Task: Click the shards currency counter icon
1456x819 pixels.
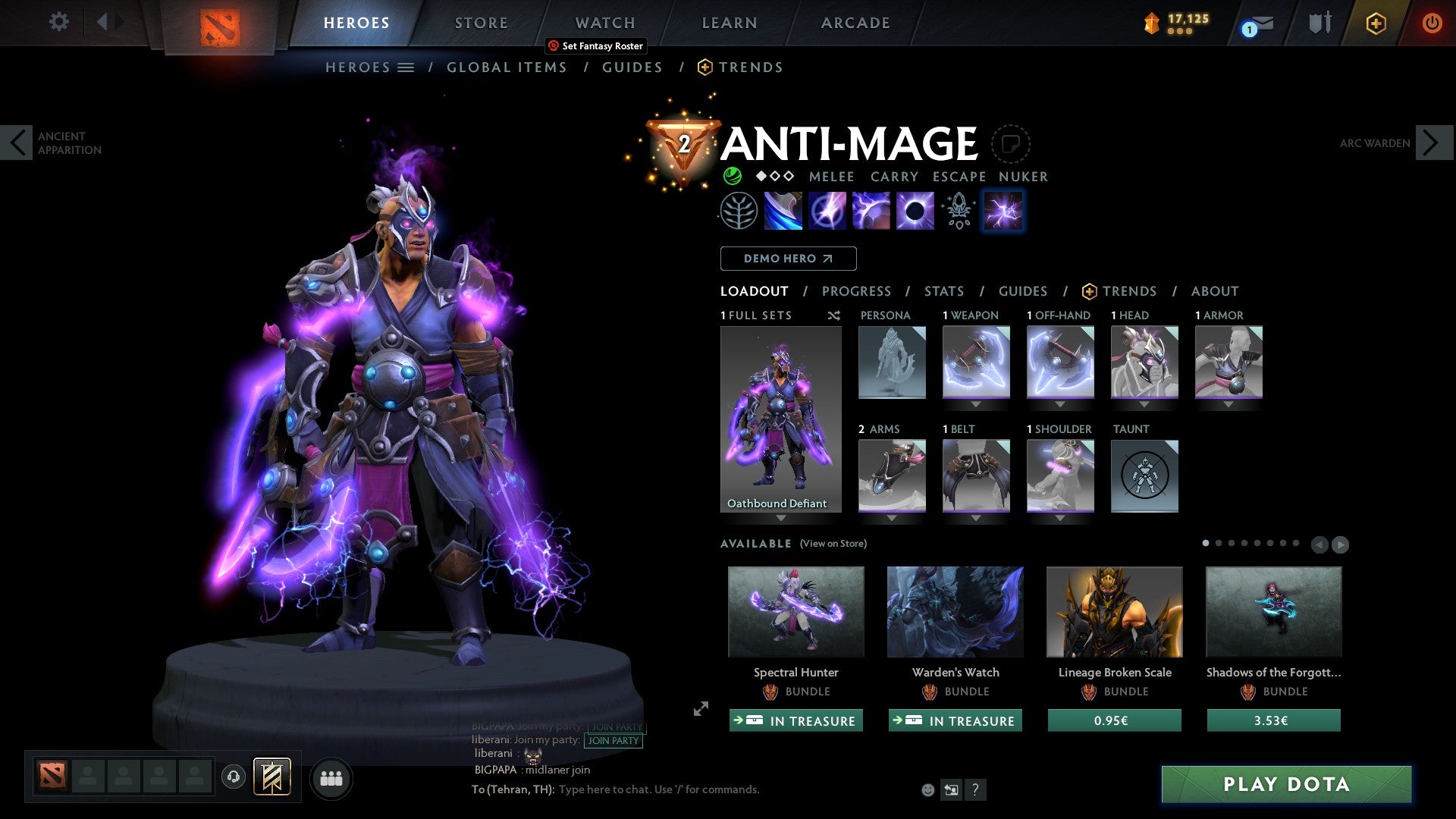Action: [x=1150, y=24]
